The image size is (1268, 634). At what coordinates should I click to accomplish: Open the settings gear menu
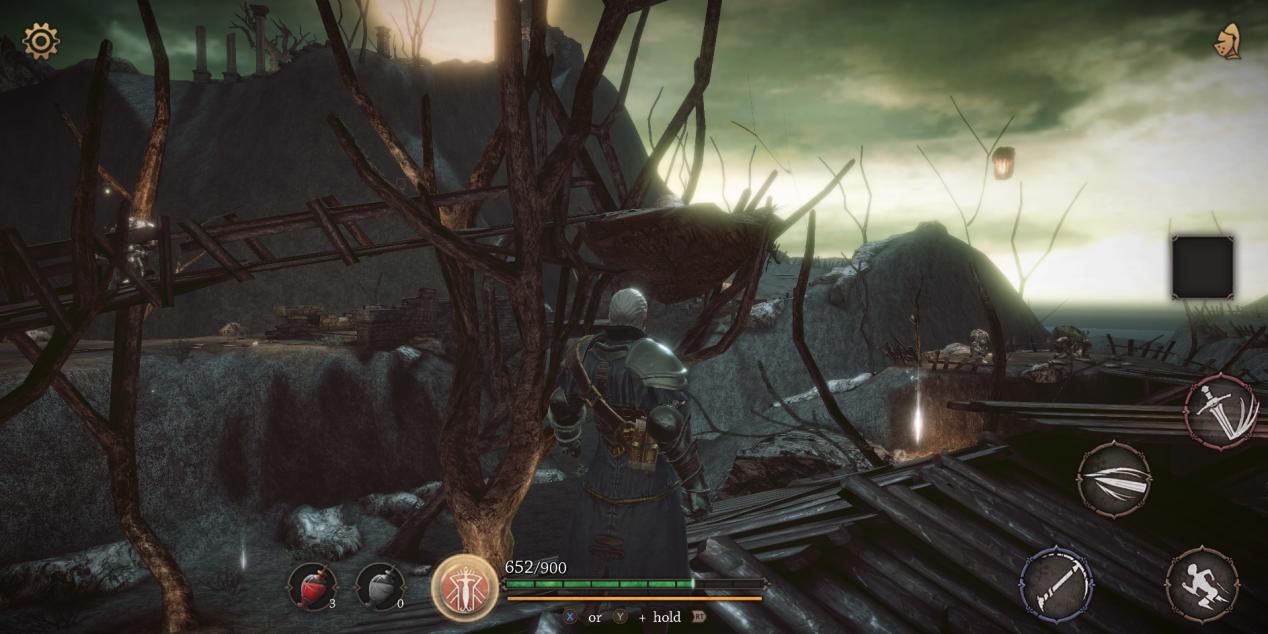41,41
